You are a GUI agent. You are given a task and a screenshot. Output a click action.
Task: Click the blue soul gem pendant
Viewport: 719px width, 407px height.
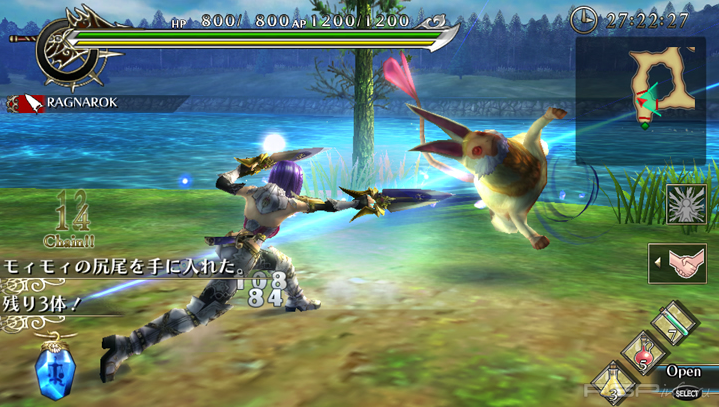[x=50, y=372]
